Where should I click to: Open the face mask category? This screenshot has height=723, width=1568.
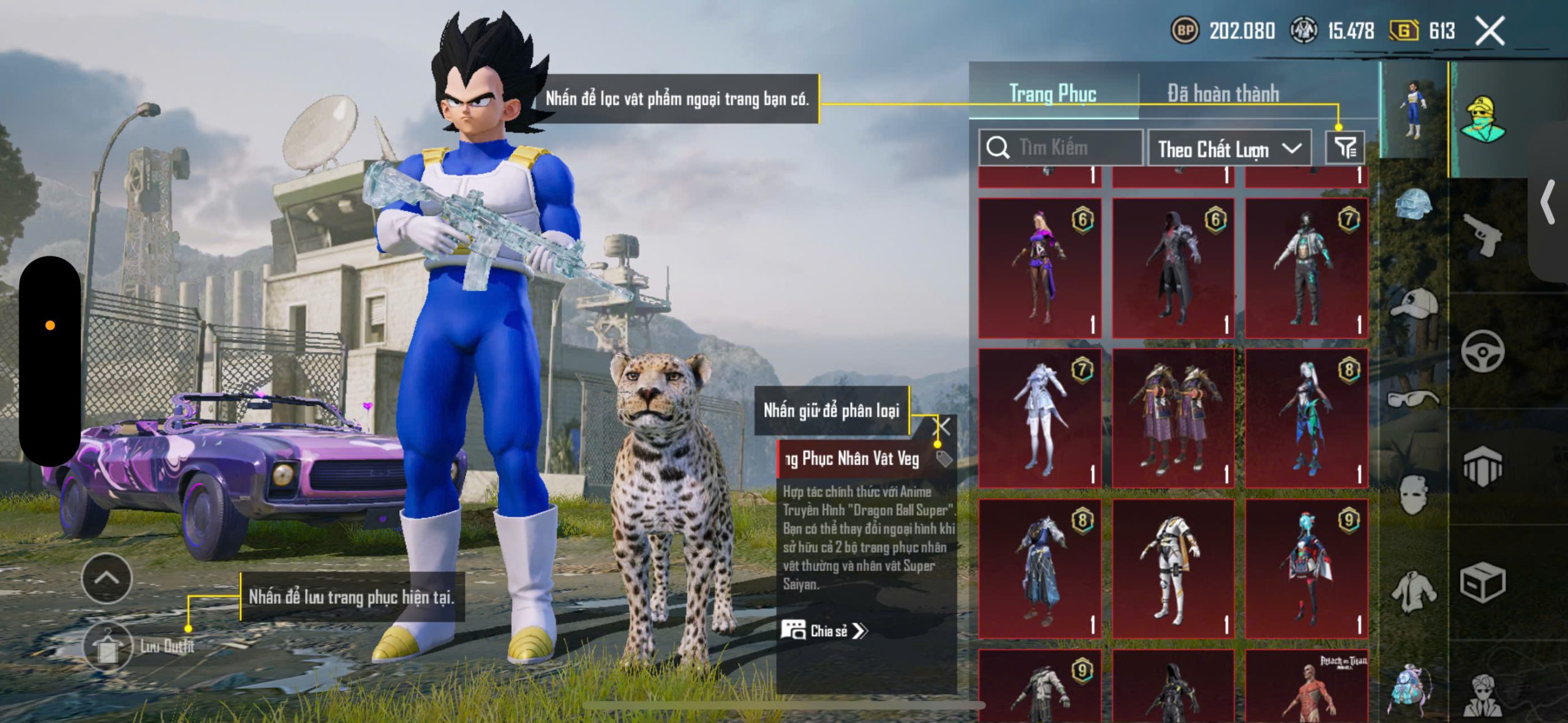1414,495
